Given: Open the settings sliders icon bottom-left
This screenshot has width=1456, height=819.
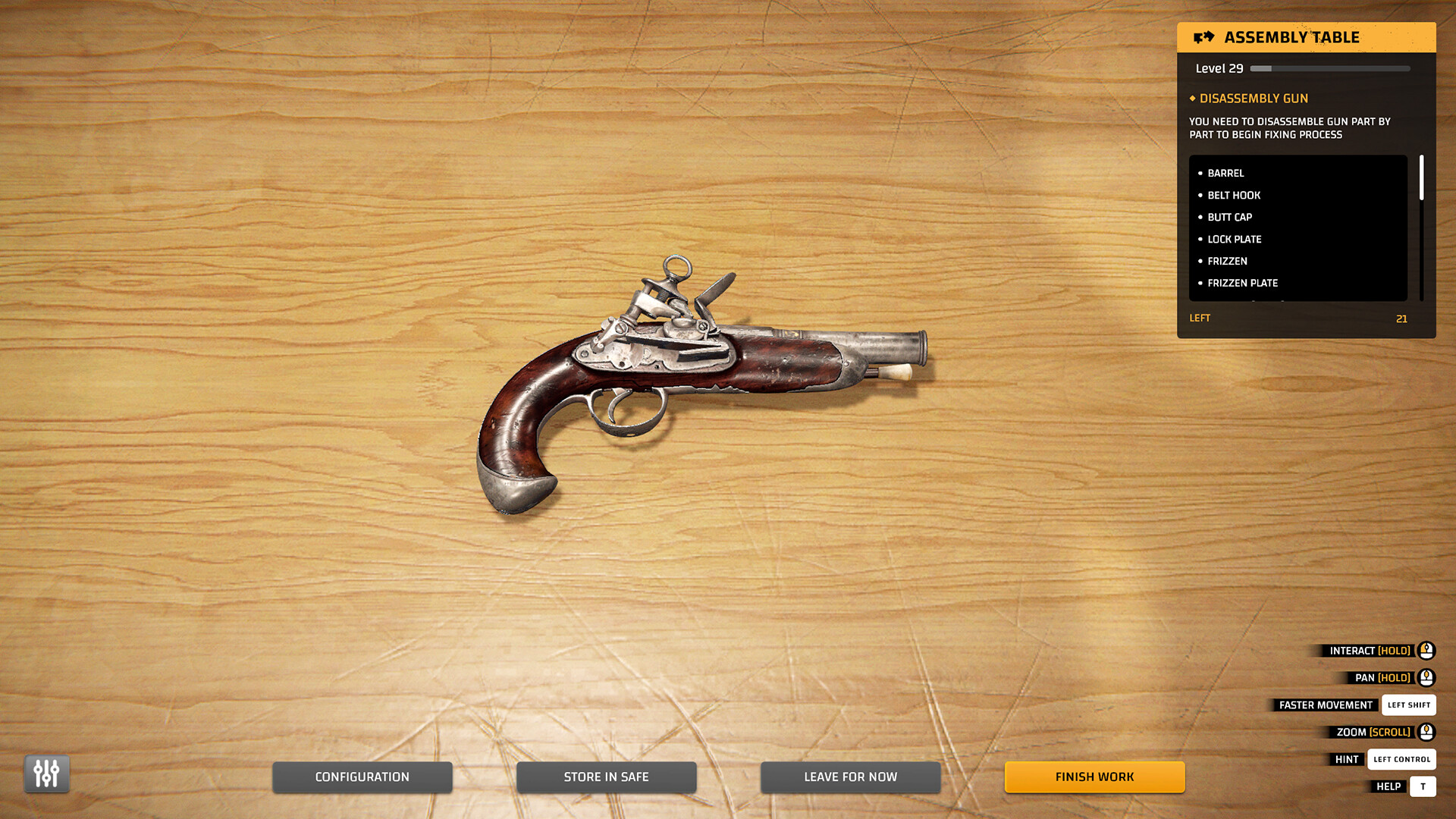Looking at the screenshot, I should click(x=46, y=774).
